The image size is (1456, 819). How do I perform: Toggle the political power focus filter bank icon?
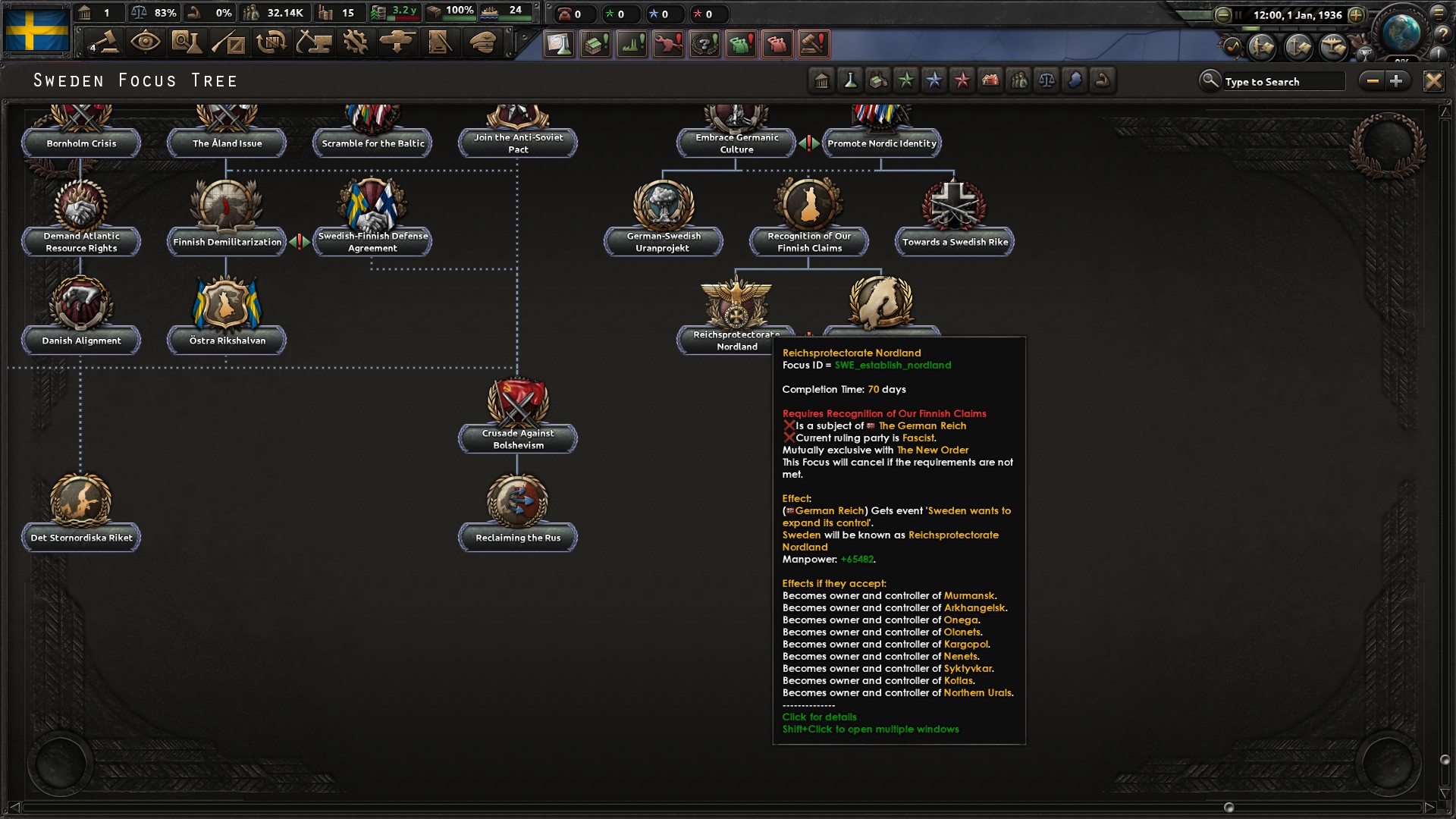point(823,80)
